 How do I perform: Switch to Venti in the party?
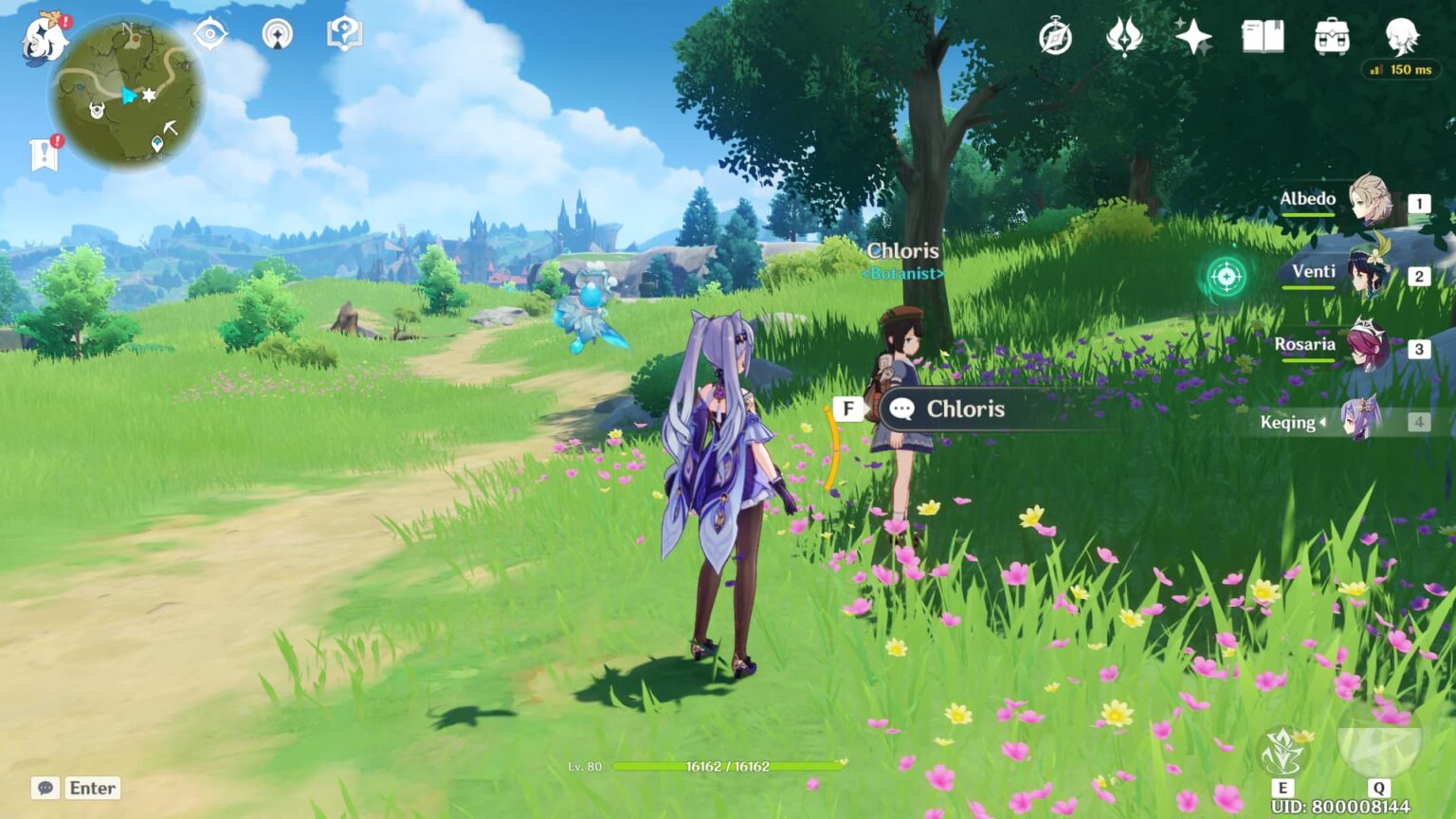click(x=1369, y=274)
